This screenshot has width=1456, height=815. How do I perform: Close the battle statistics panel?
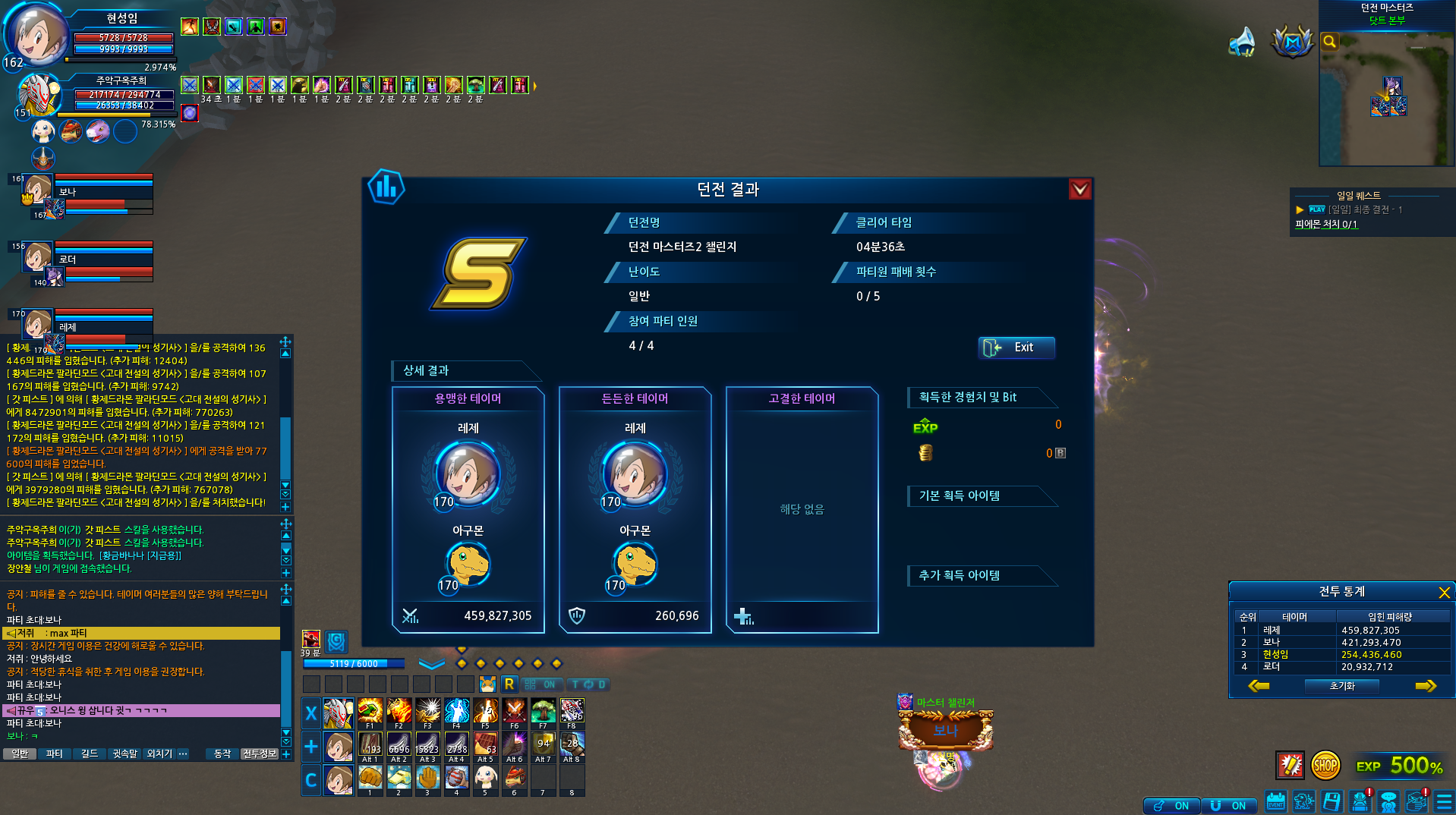(x=1444, y=592)
